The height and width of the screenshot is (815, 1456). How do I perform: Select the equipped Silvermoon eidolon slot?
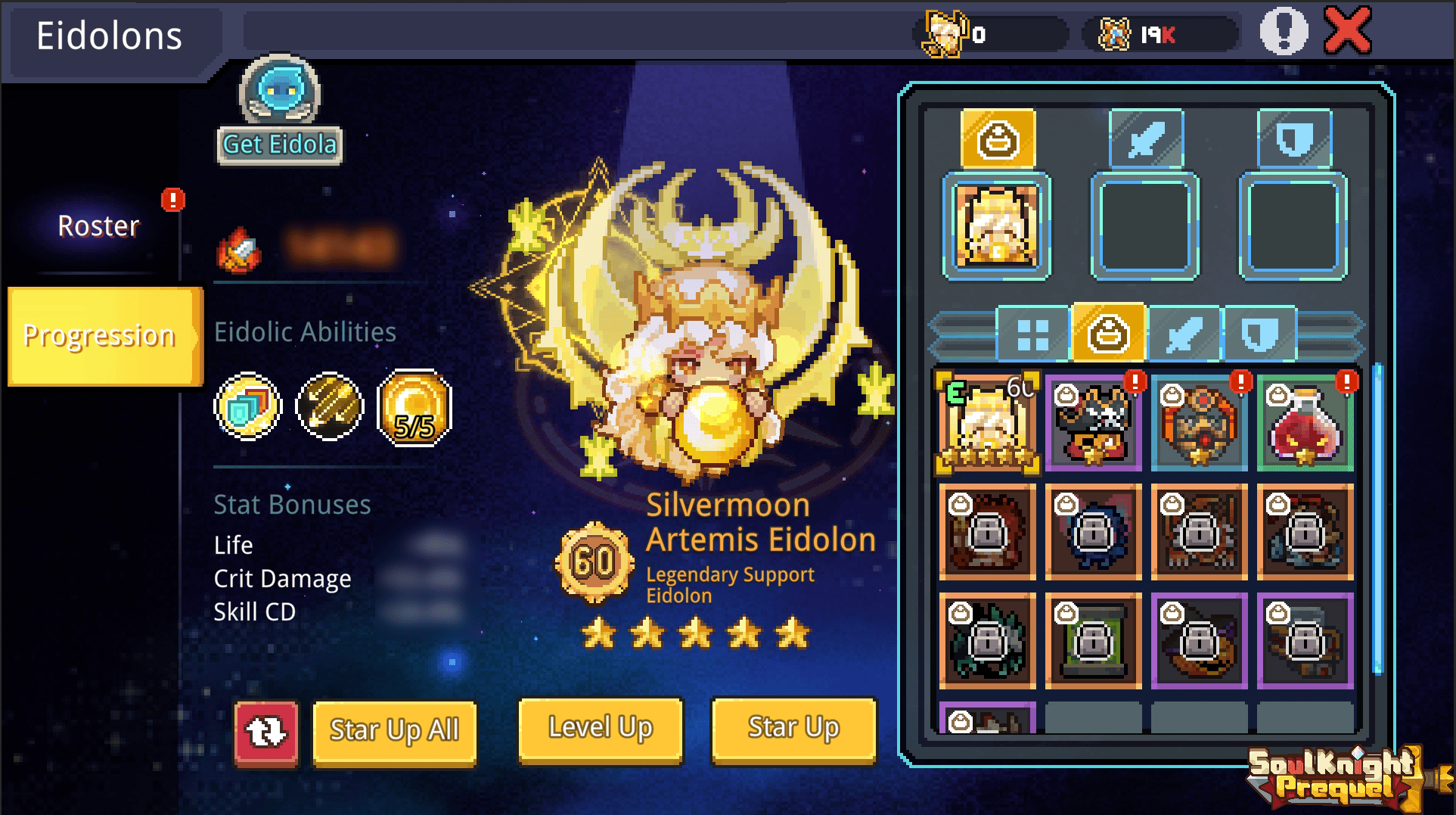tap(997, 226)
